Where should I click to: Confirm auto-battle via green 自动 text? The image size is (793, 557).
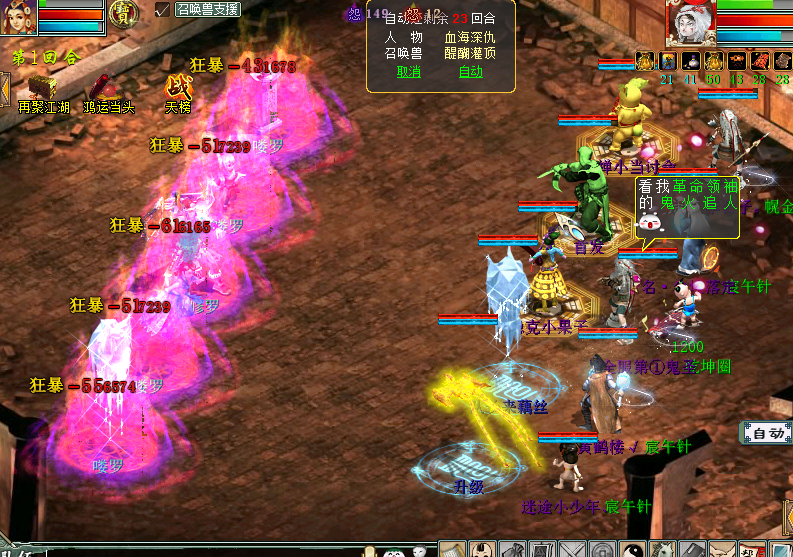469,71
